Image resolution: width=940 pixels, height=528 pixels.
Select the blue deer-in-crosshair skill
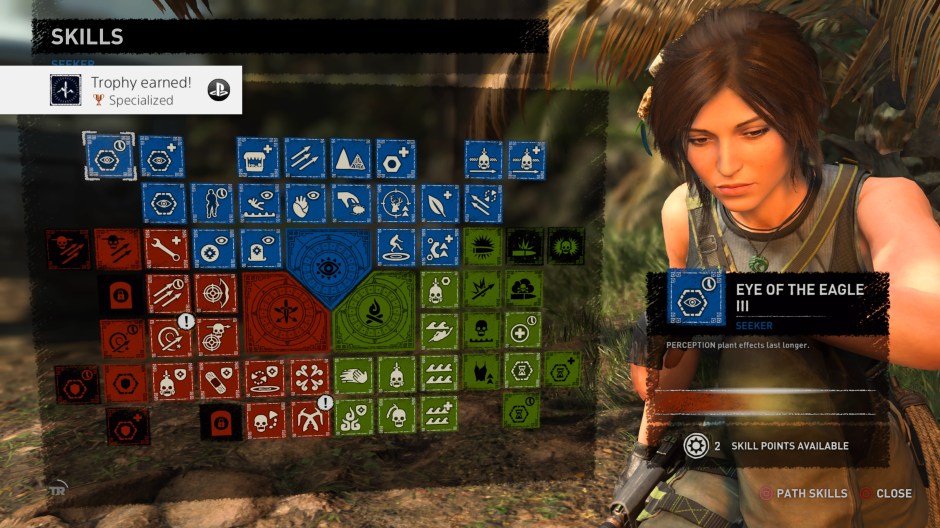[x=396, y=204]
